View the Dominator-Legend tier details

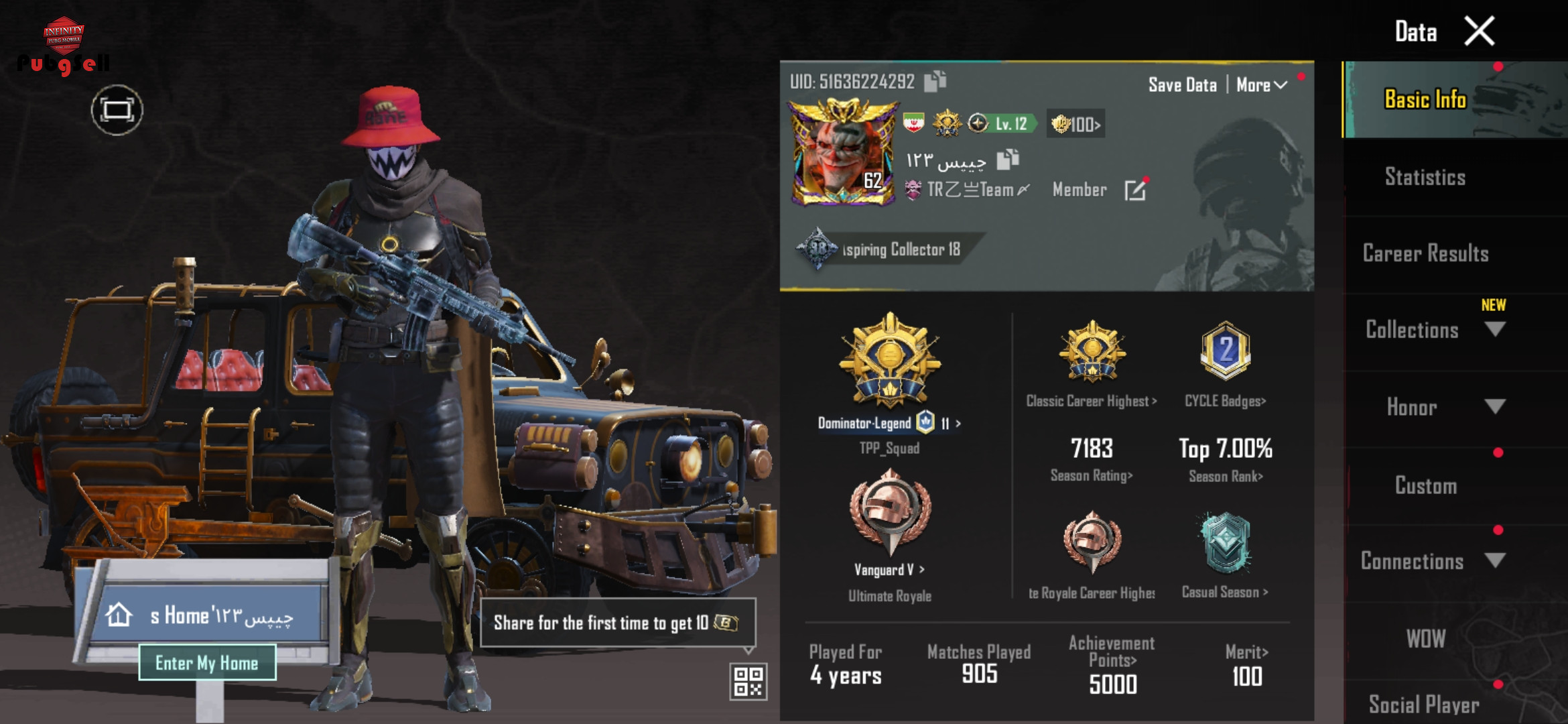coord(889,423)
